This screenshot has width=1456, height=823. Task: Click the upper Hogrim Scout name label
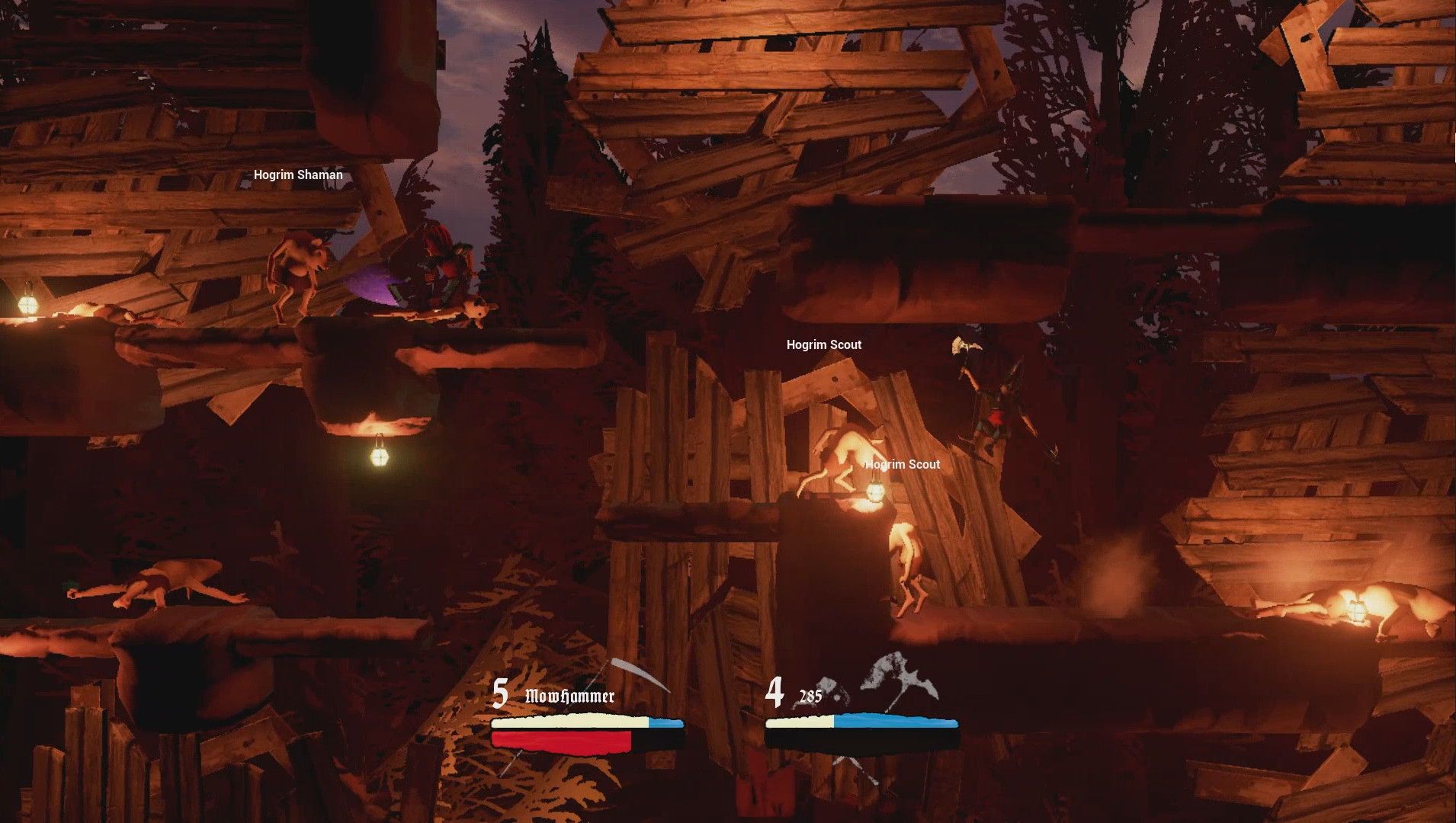coord(823,344)
